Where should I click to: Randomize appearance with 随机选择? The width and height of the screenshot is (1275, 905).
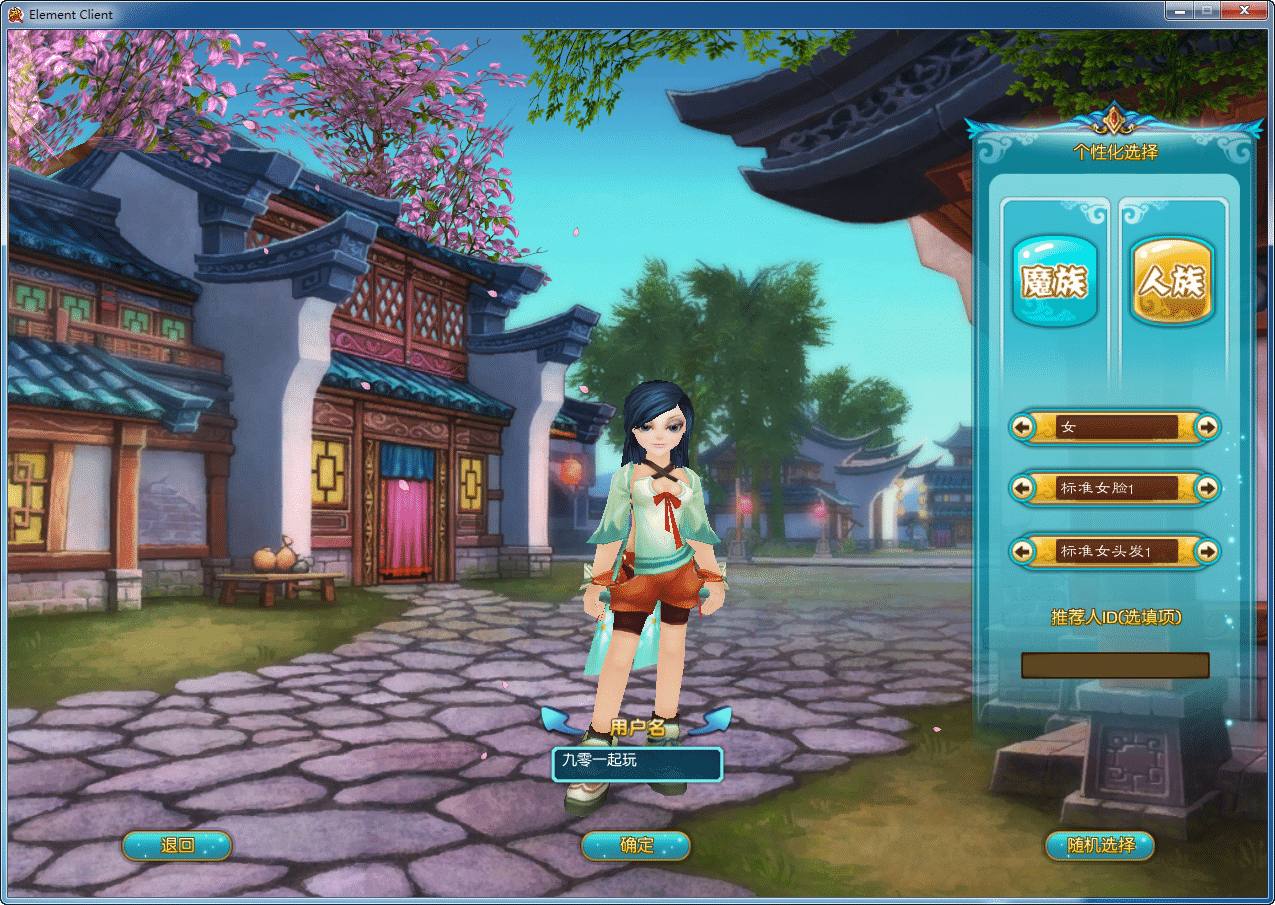[x=1100, y=846]
